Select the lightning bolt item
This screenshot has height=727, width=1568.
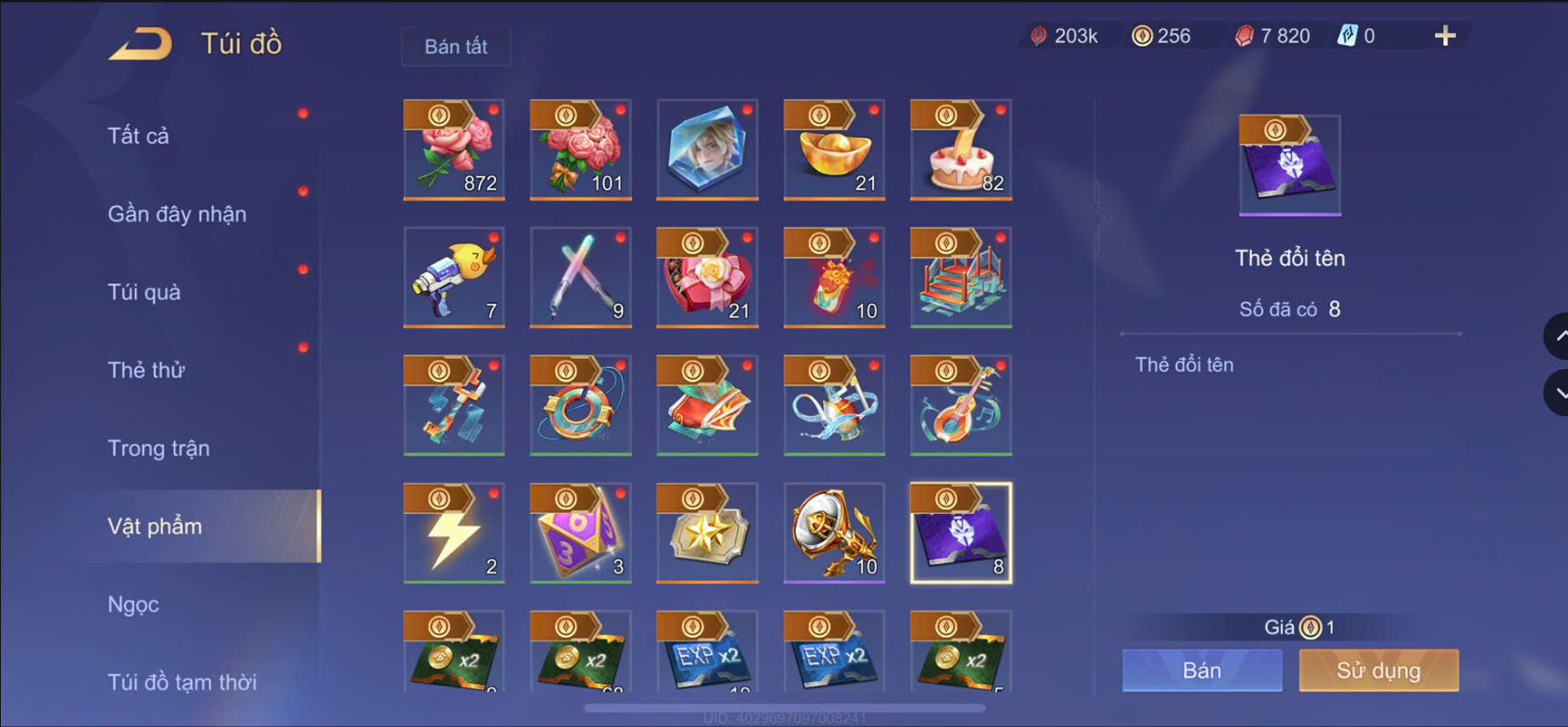[x=453, y=534]
